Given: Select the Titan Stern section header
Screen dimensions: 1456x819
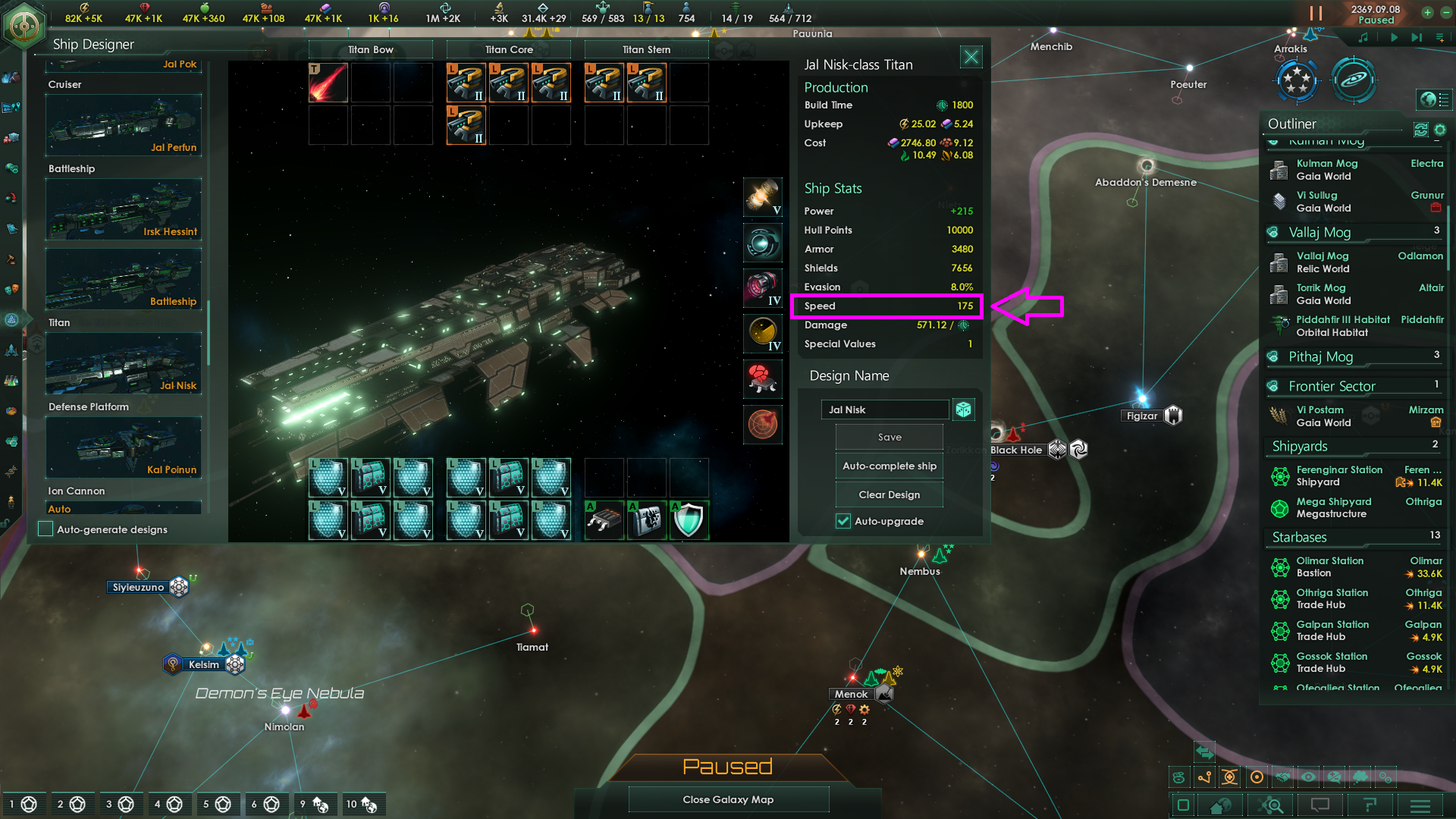Looking at the screenshot, I should point(647,50).
